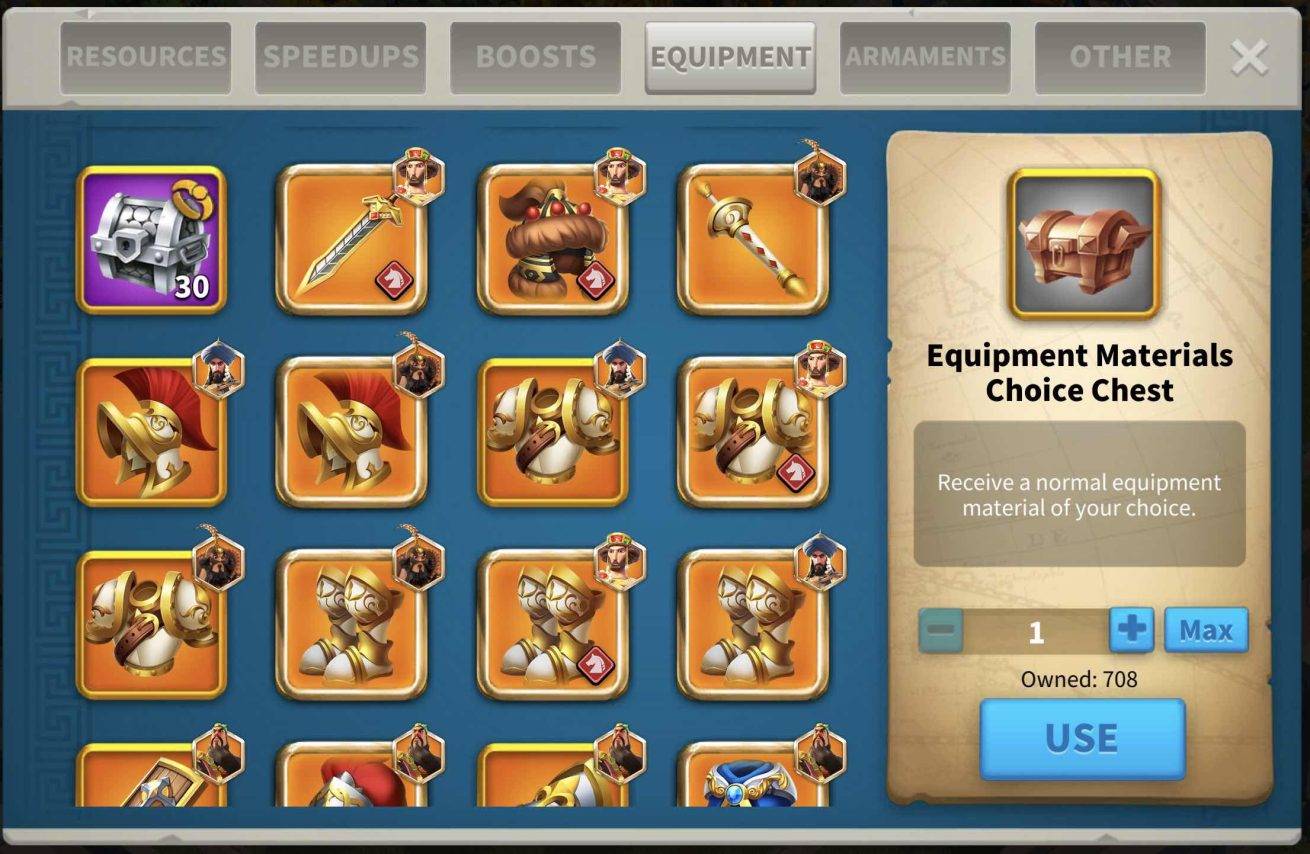1310x854 pixels.
Task: Select the silver chest with 30 count
Action: click(151, 240)
